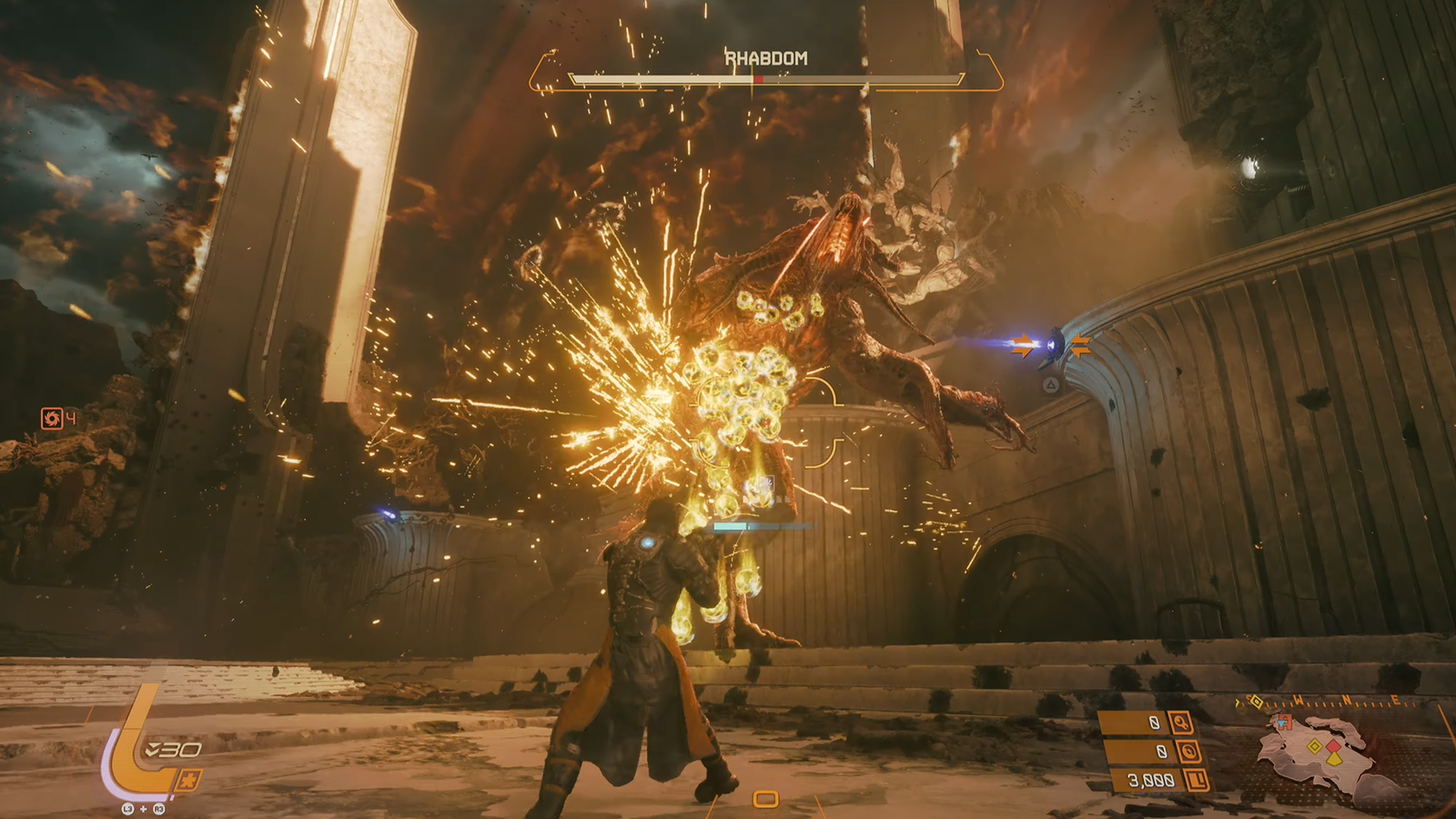Click the yellow diamond compass waypoint
Viewport: 1456px width, 819px height.
[x=1257, y=702]
